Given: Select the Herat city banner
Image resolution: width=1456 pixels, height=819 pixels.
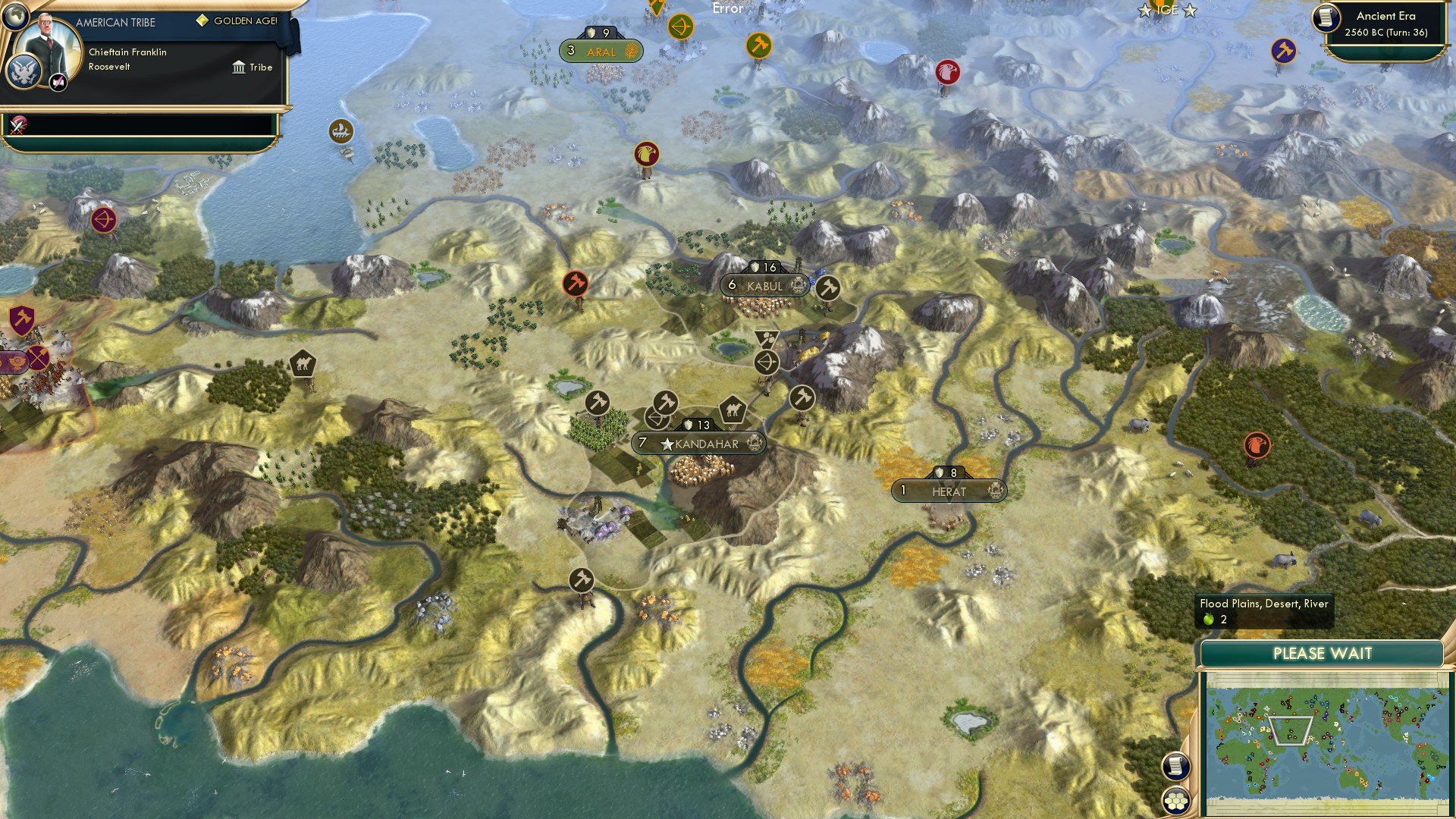Looking at the screenshot, I should coord(948,491).
